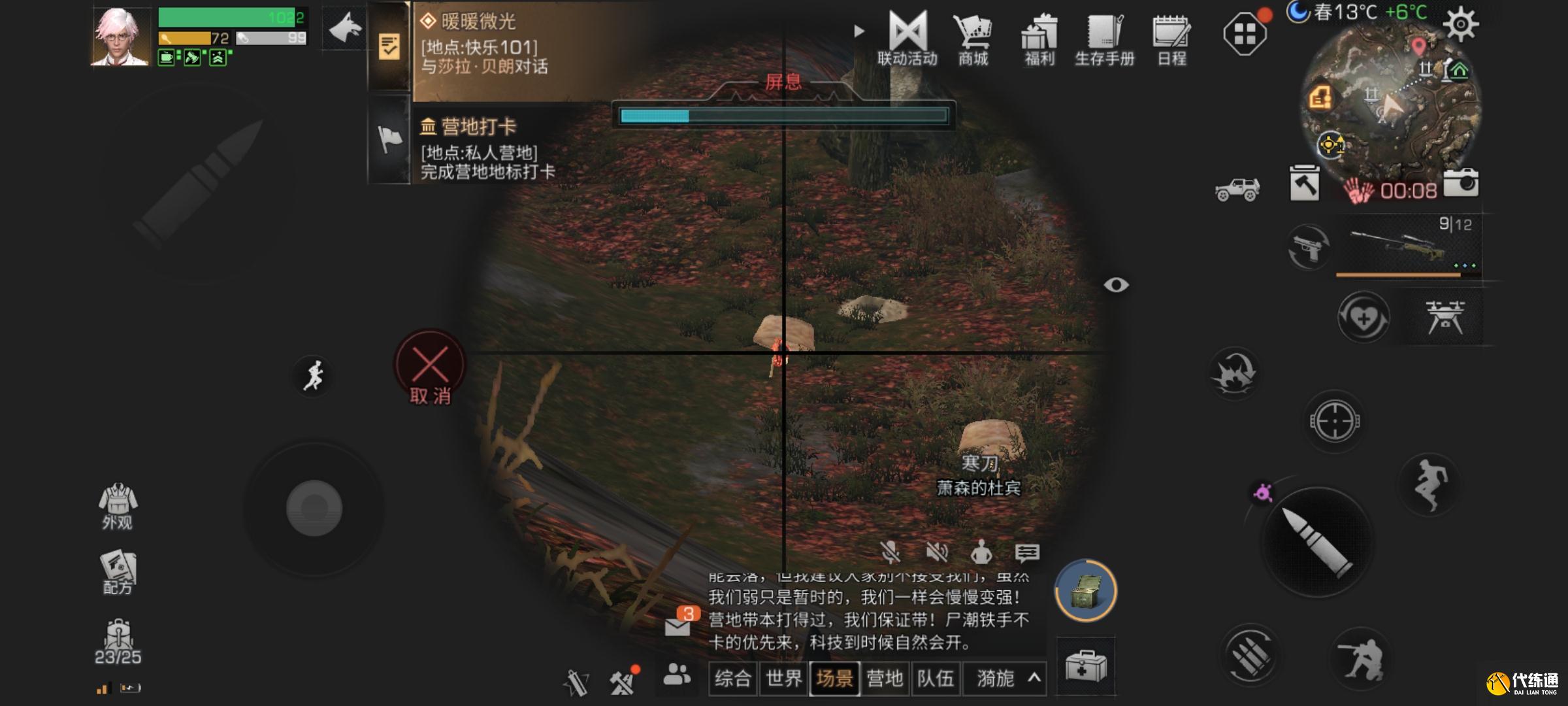1568x706 pixels.
Task: Switch chat to the 世界 tab
Action: (783, 679)
